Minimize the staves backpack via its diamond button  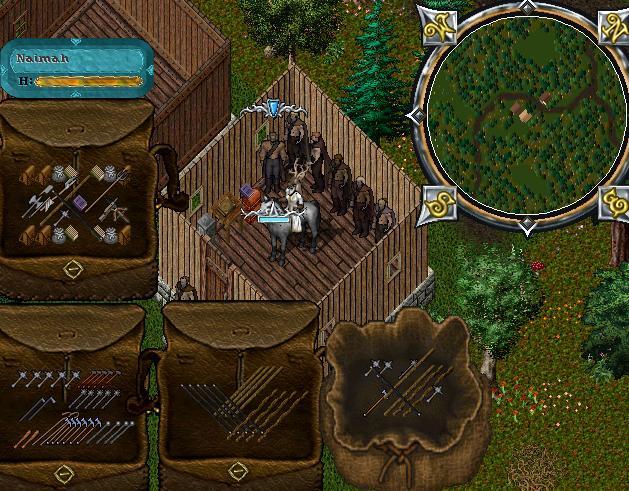coord(236,470)
